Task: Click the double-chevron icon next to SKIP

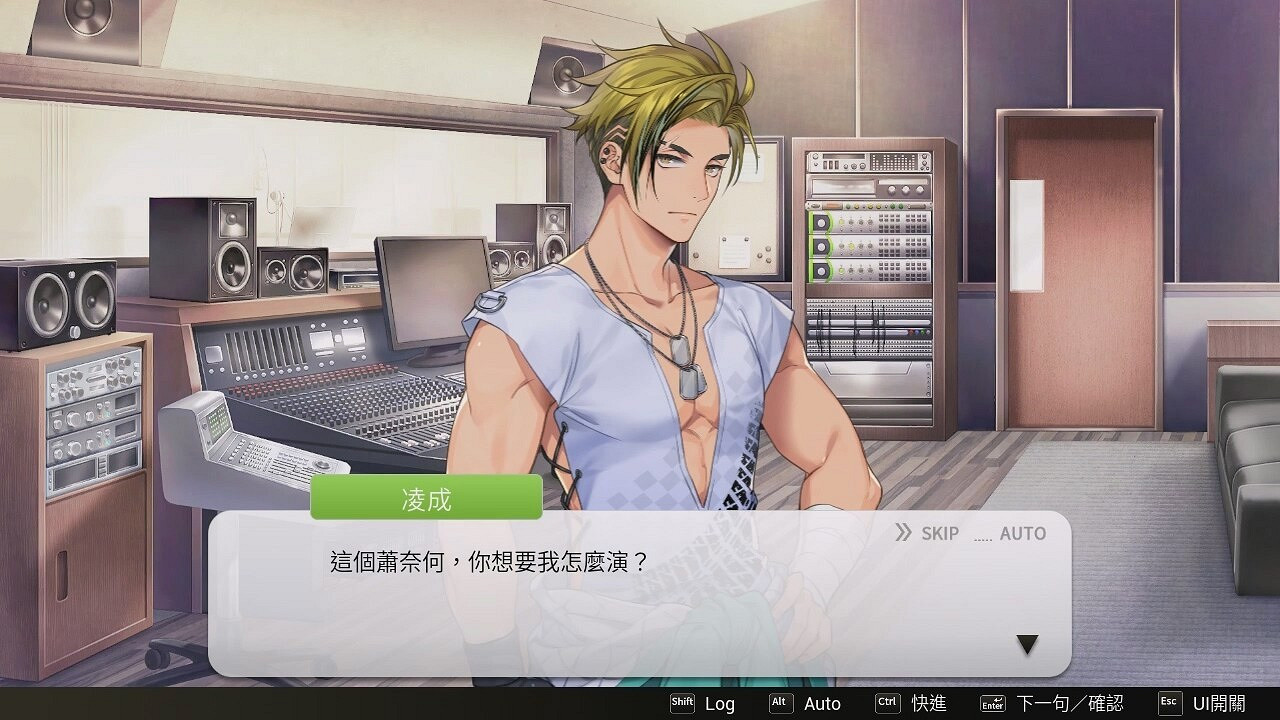Action: [x=903, y=533]
